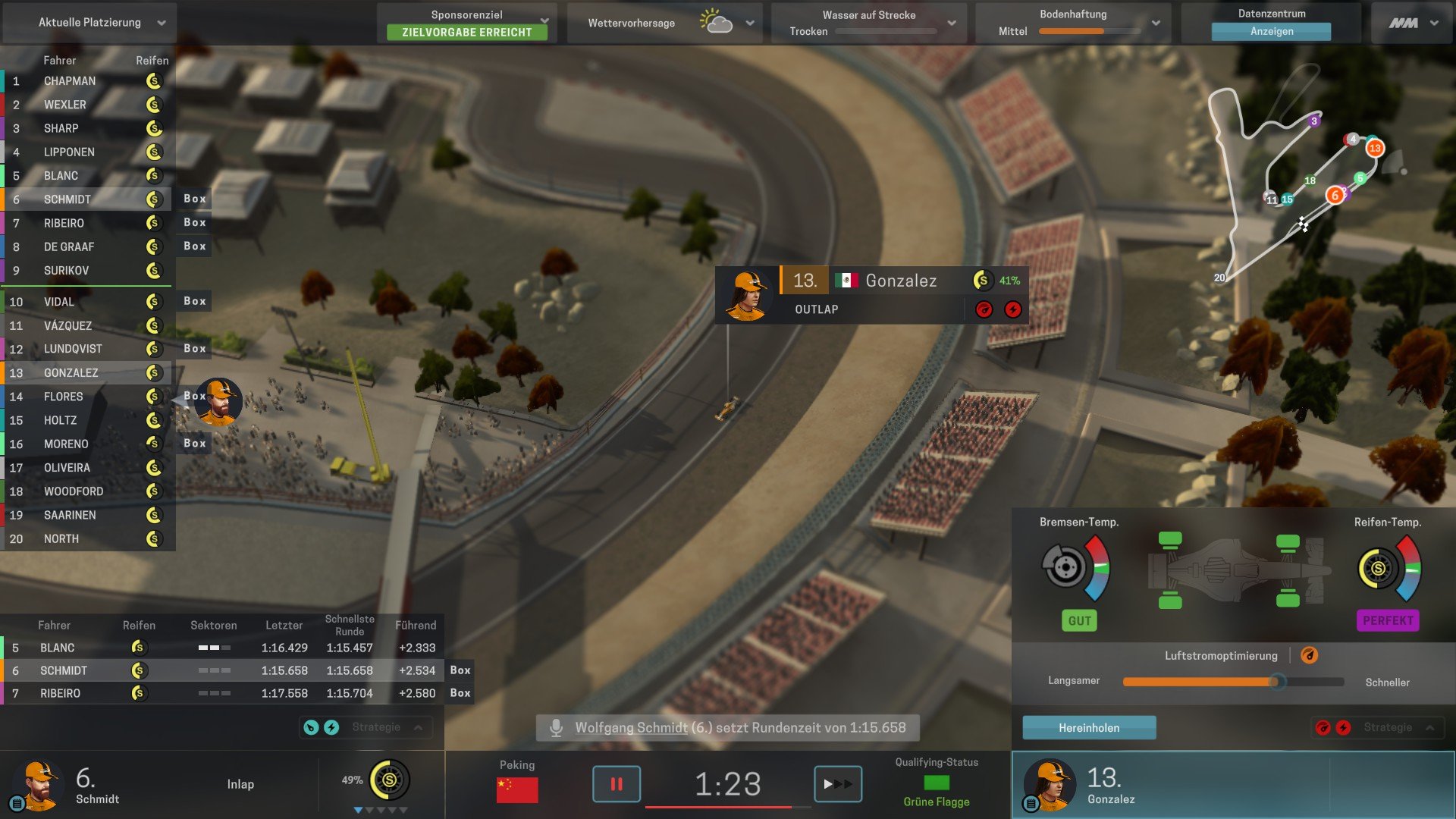The width and height of the screenshot is (1456, 819).
Task: Pause the qualifying session
Action: 616,783
